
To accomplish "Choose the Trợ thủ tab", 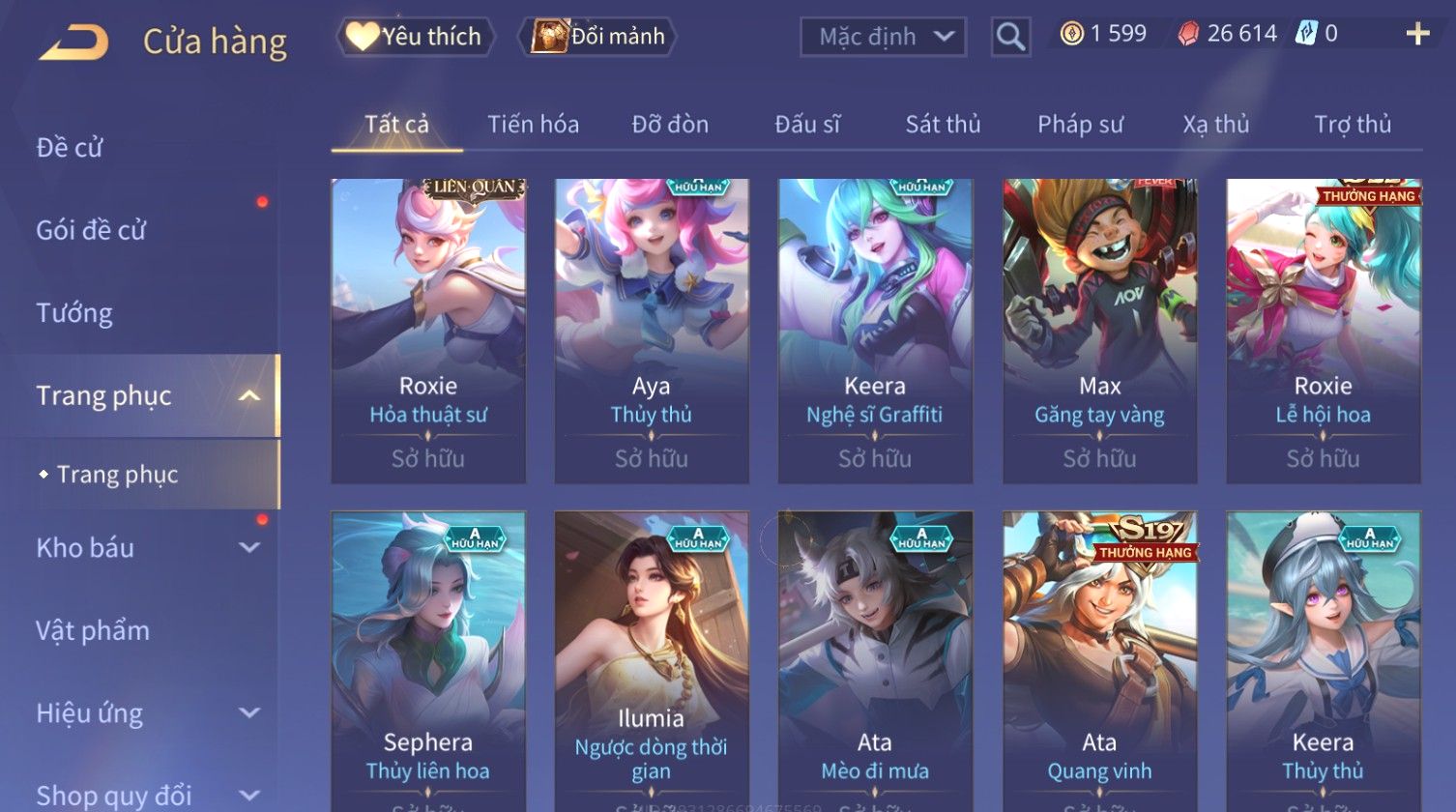I will pyautogui.click(x=1352, y=125).
